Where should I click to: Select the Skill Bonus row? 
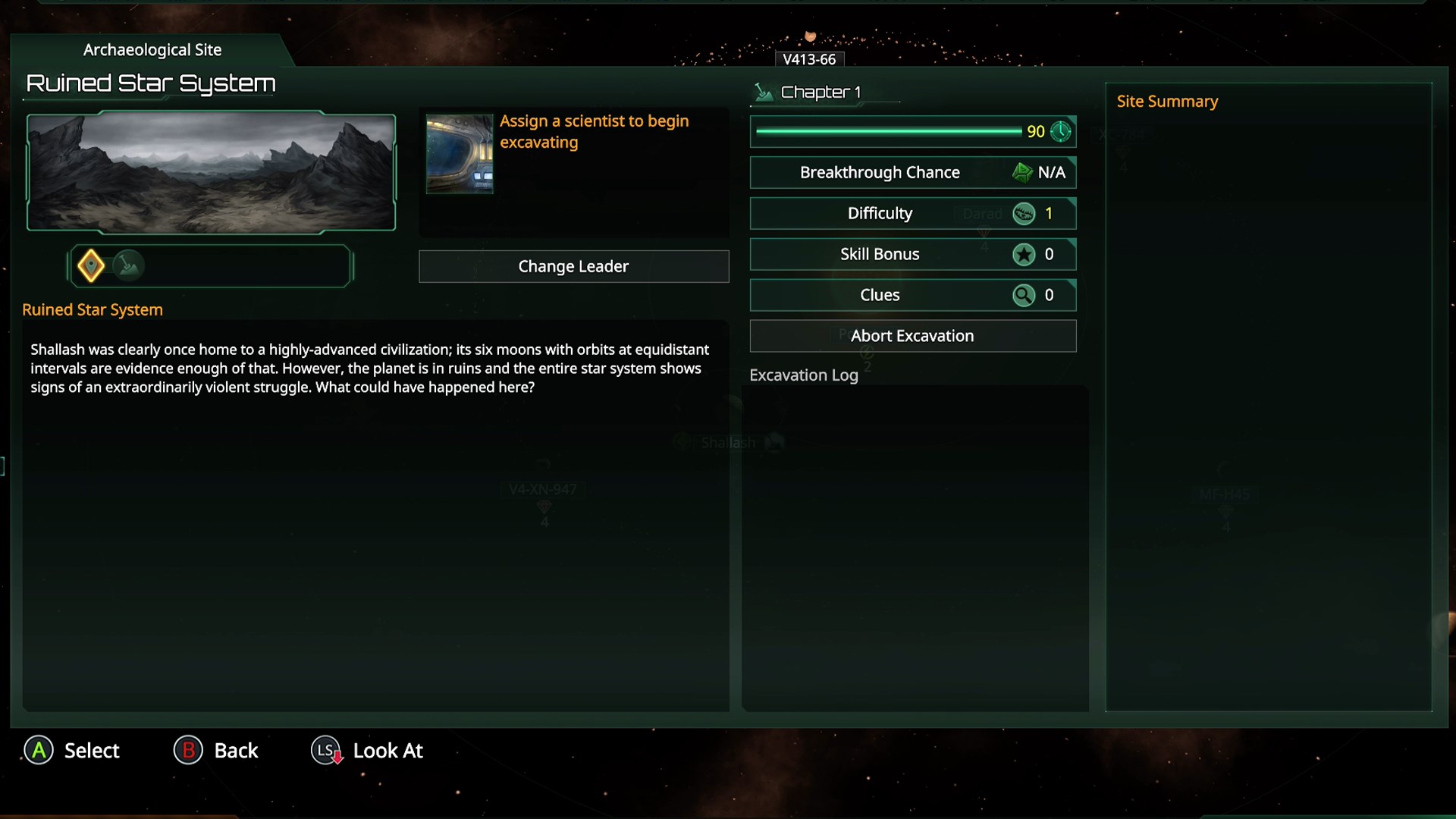(x=912, y=254)
